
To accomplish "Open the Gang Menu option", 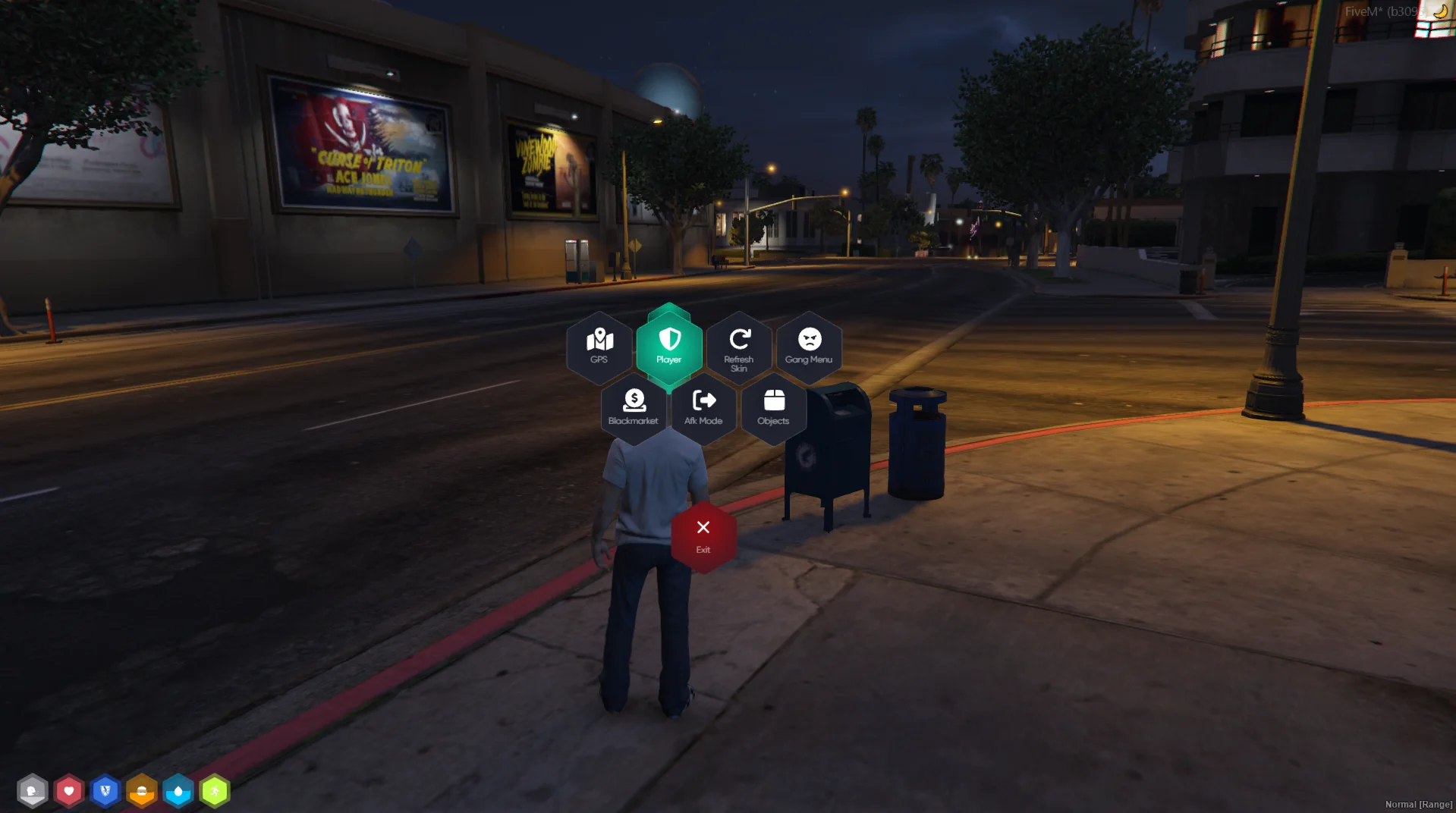I will (809, 347).
